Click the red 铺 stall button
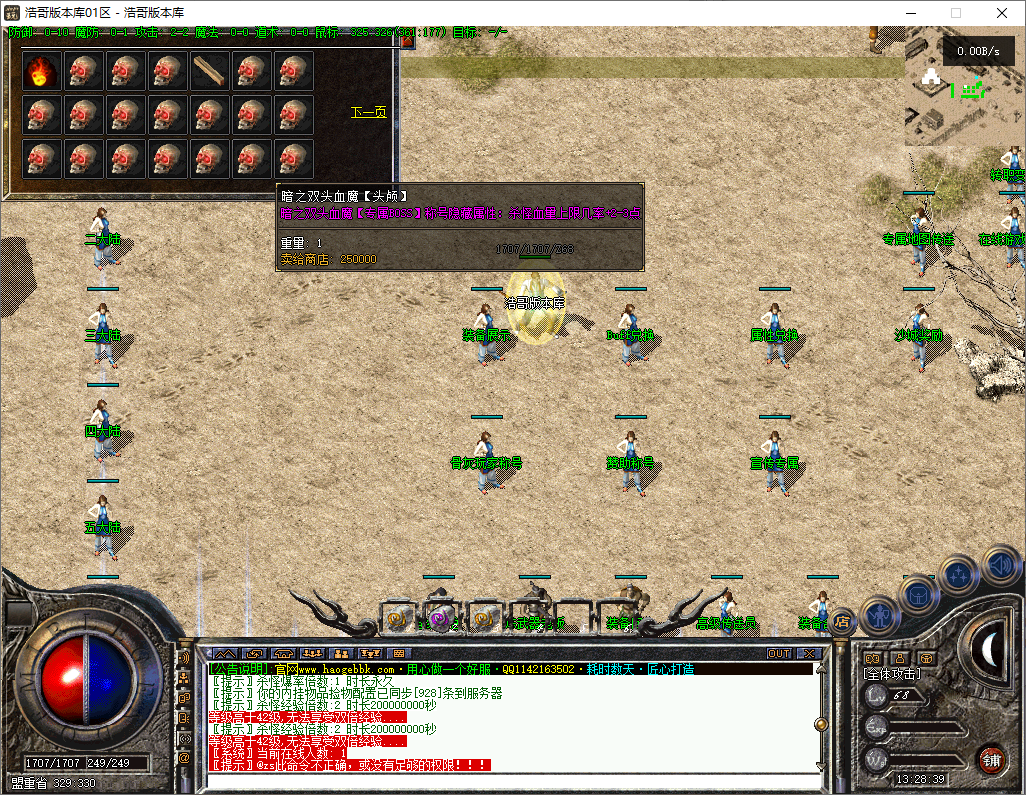 point(991,760)
